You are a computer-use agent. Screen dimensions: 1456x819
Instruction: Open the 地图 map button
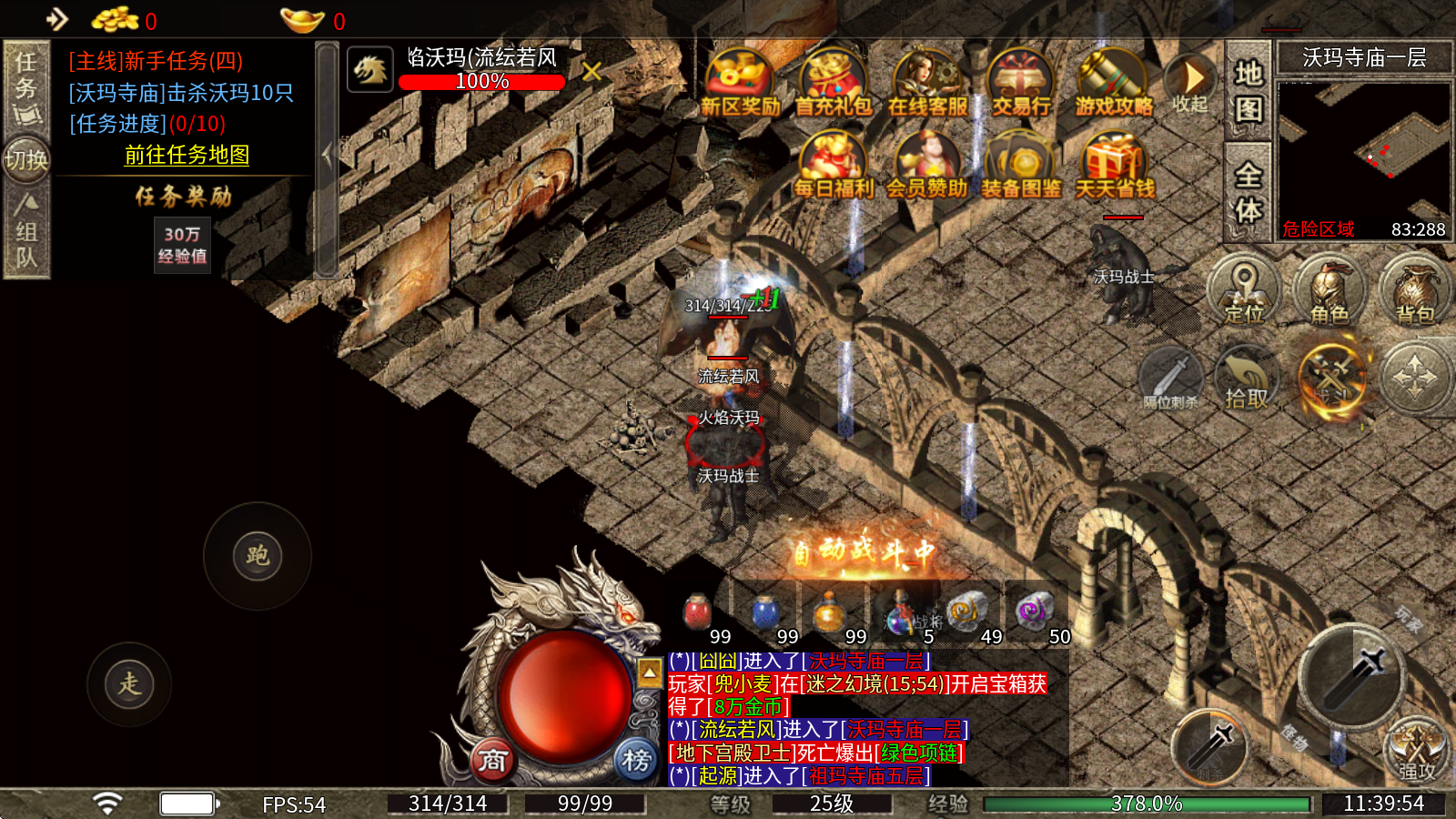(1248, 91)
